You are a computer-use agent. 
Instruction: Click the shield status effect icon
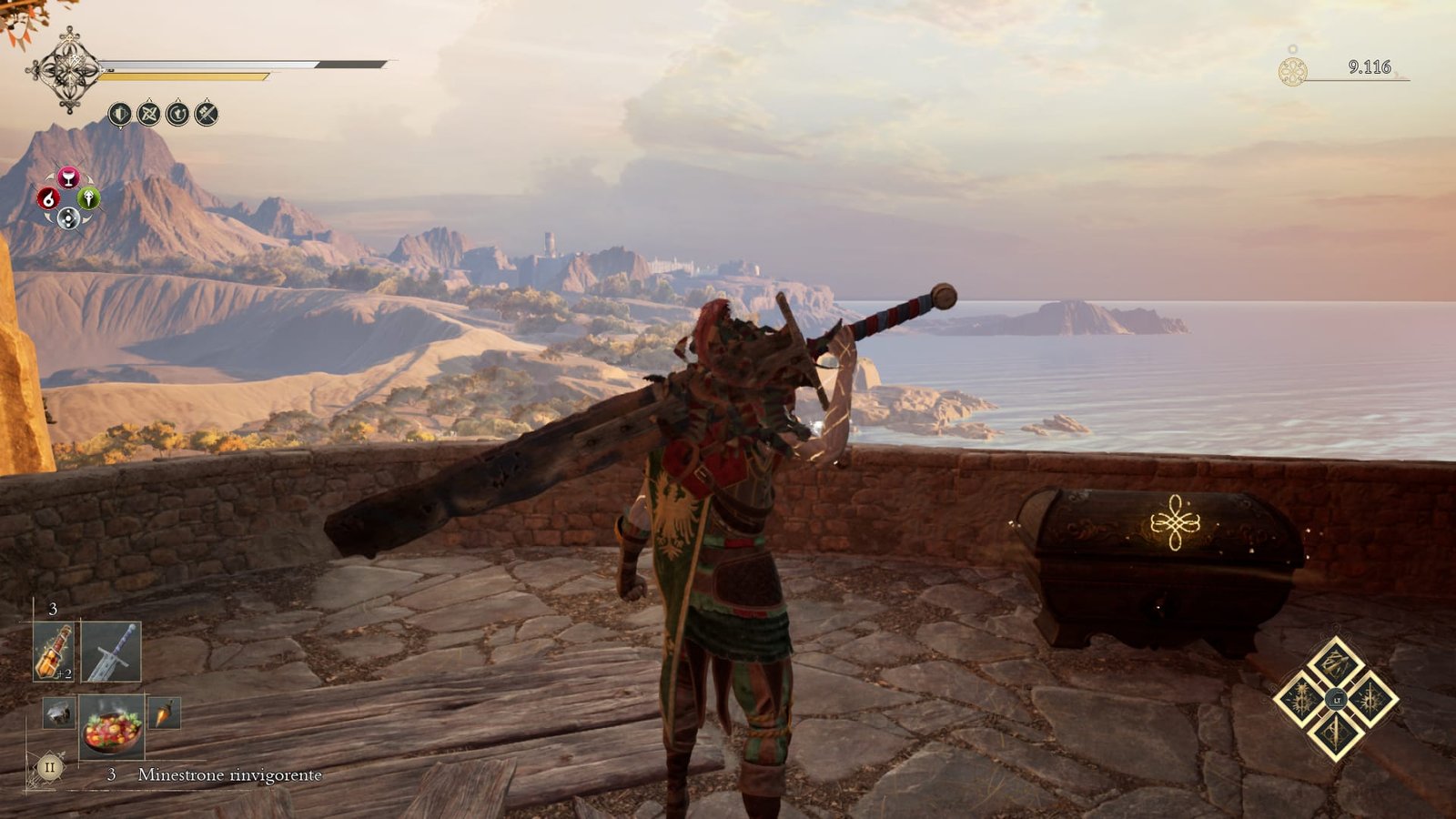pyautogui.click(x=119, y=114)
